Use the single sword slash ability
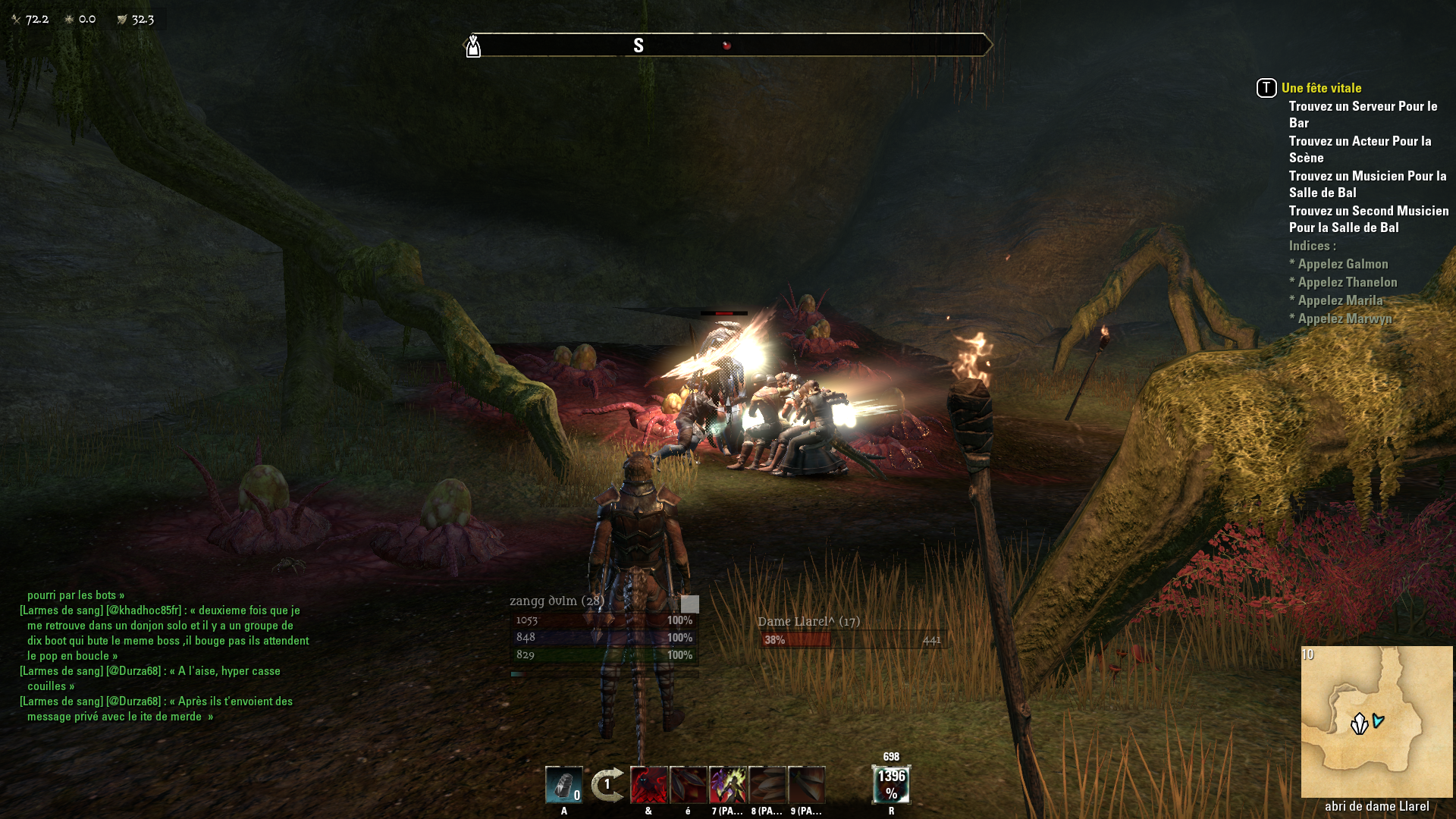Image resolution: width=1456 pixels, height=819 pixels. tap(806, 785)
